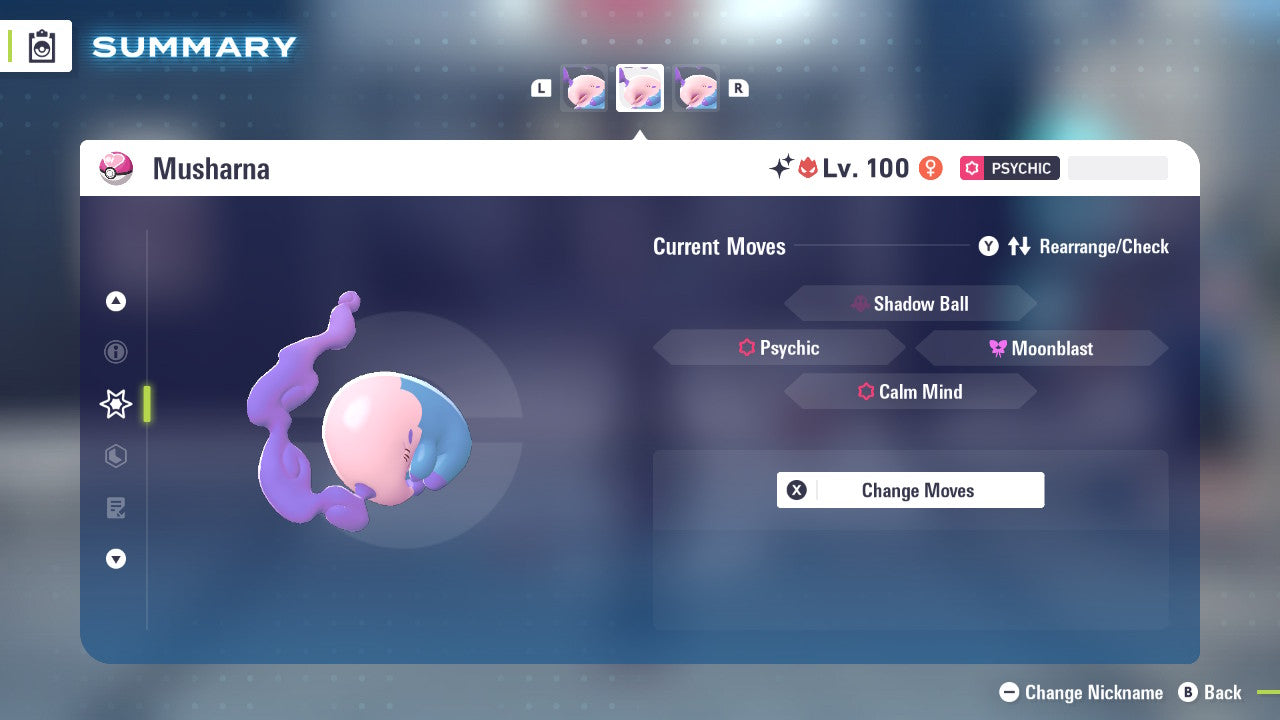Switch to the left party Pokémon thumbnail
The width and height of the screenshot is (1280, 720).
[584, 88]
